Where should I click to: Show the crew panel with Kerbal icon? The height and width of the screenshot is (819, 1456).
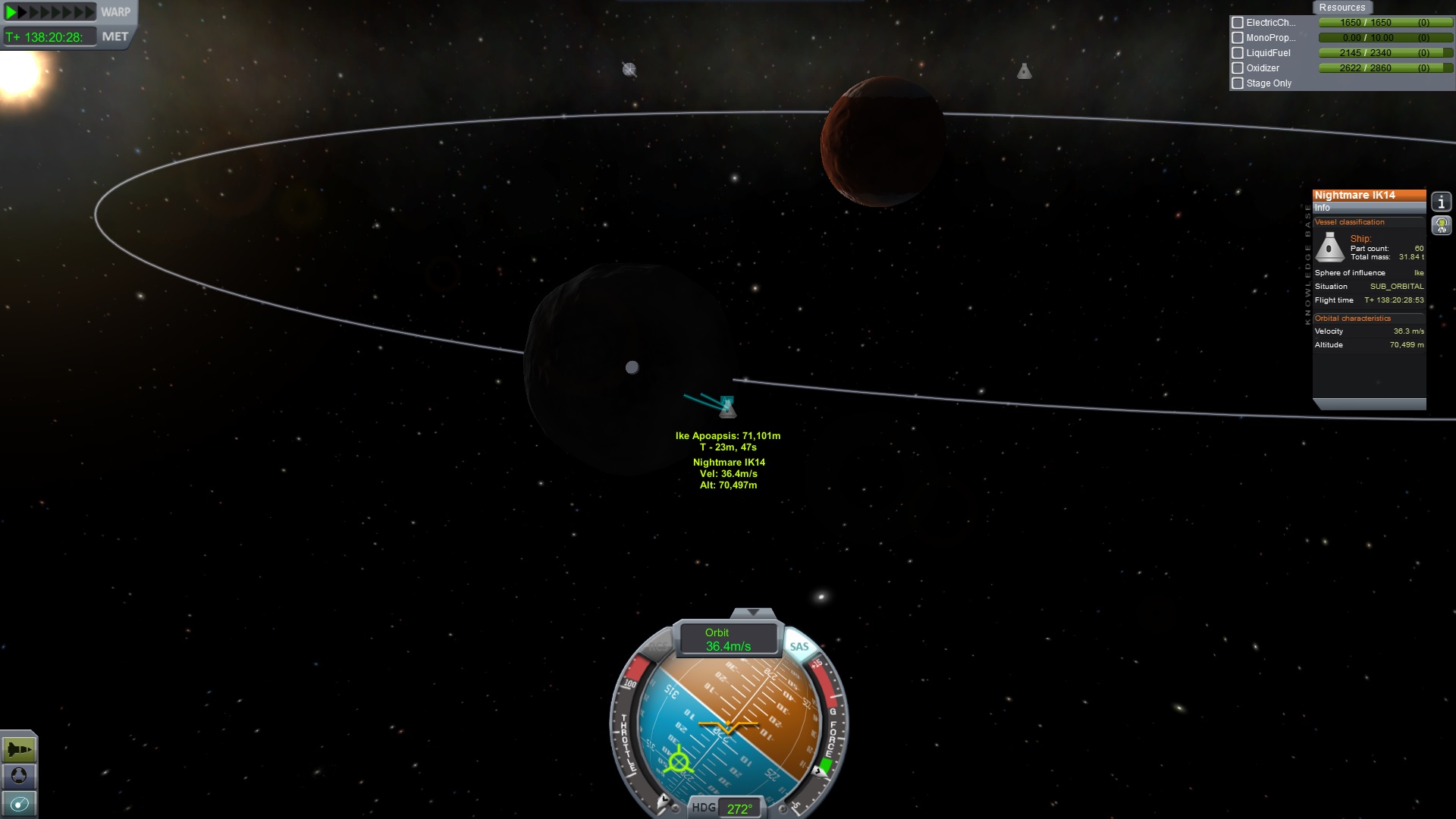[x=1441, y=225]
